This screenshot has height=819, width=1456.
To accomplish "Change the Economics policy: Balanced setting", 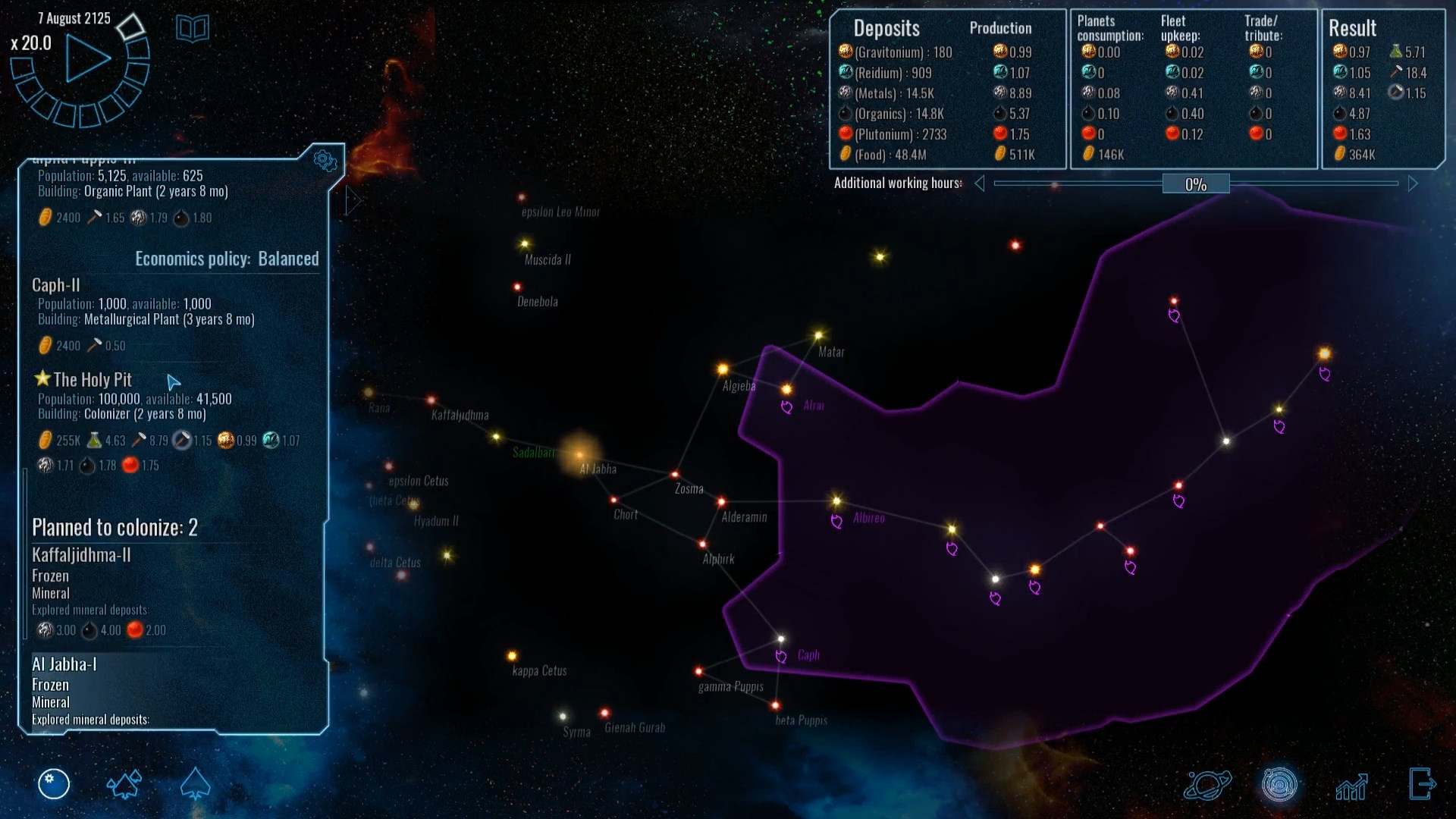I will 227,259.
